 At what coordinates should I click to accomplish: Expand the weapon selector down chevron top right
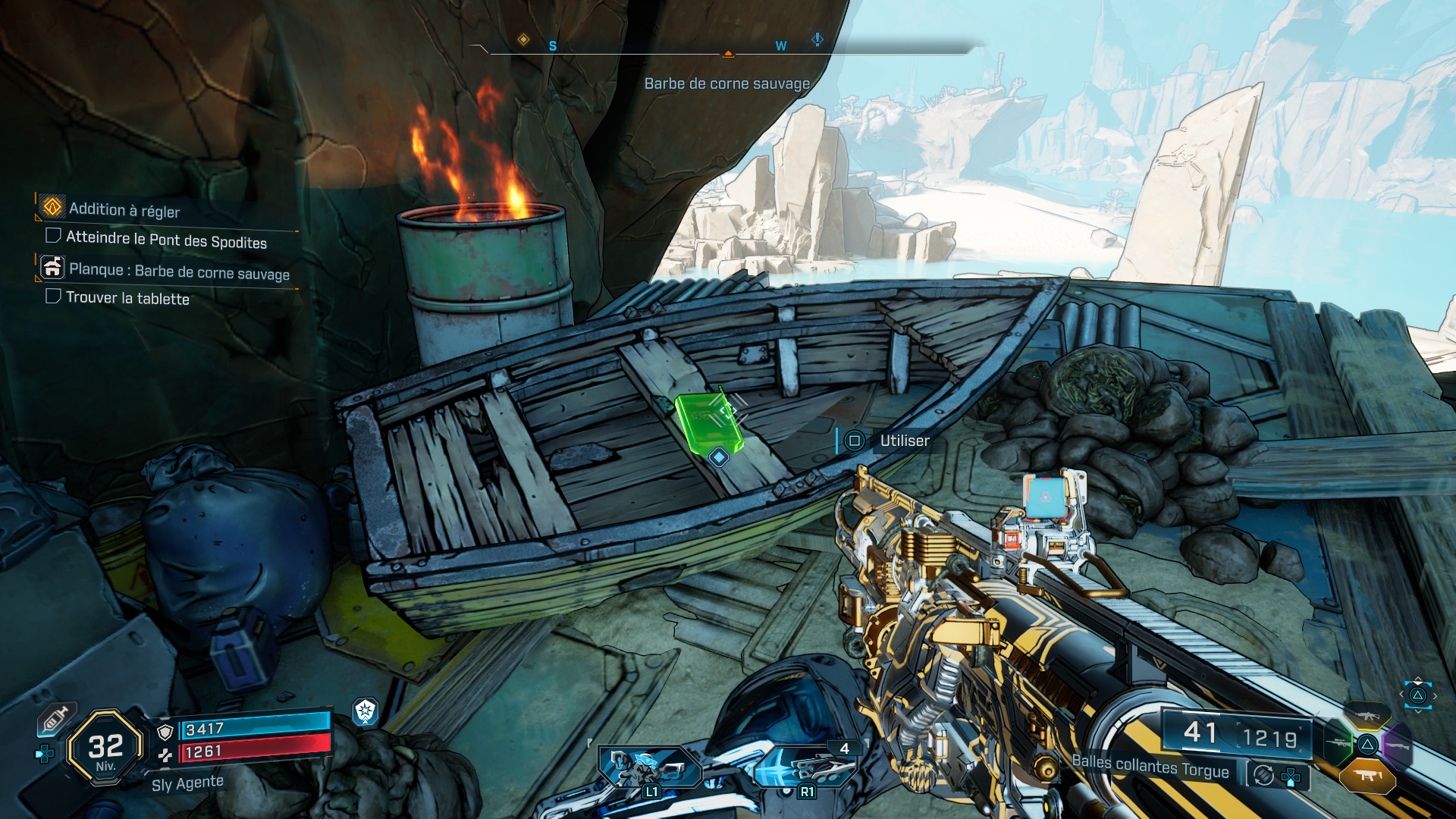tap(1419, 711)
